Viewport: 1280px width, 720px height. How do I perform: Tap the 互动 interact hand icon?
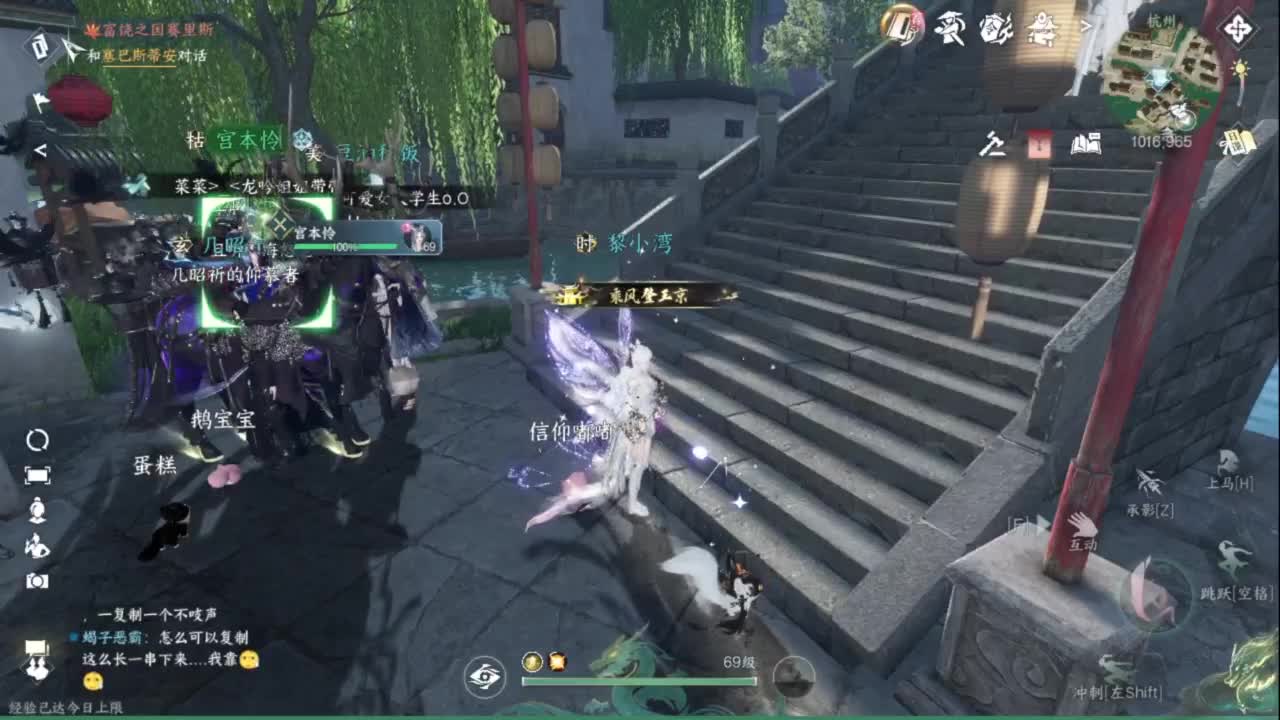[x=1083, y=527]
